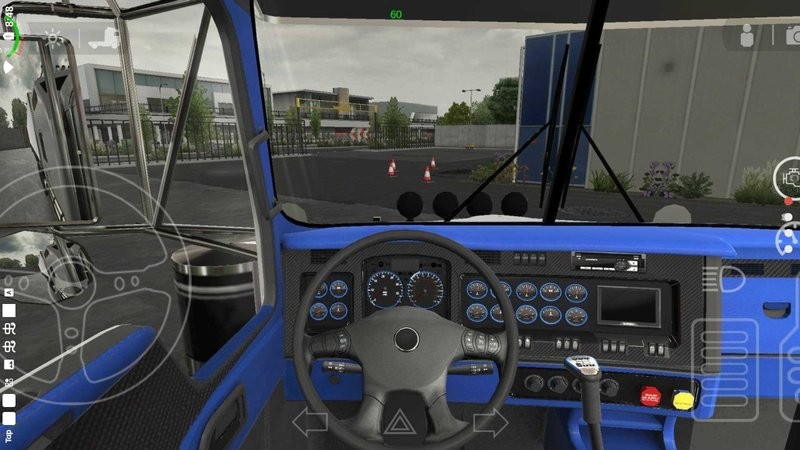Image resolution: width=800 pixels, height=450 pixels.
Task: Tap the left turn signal arrow
Action: (310, 422)
